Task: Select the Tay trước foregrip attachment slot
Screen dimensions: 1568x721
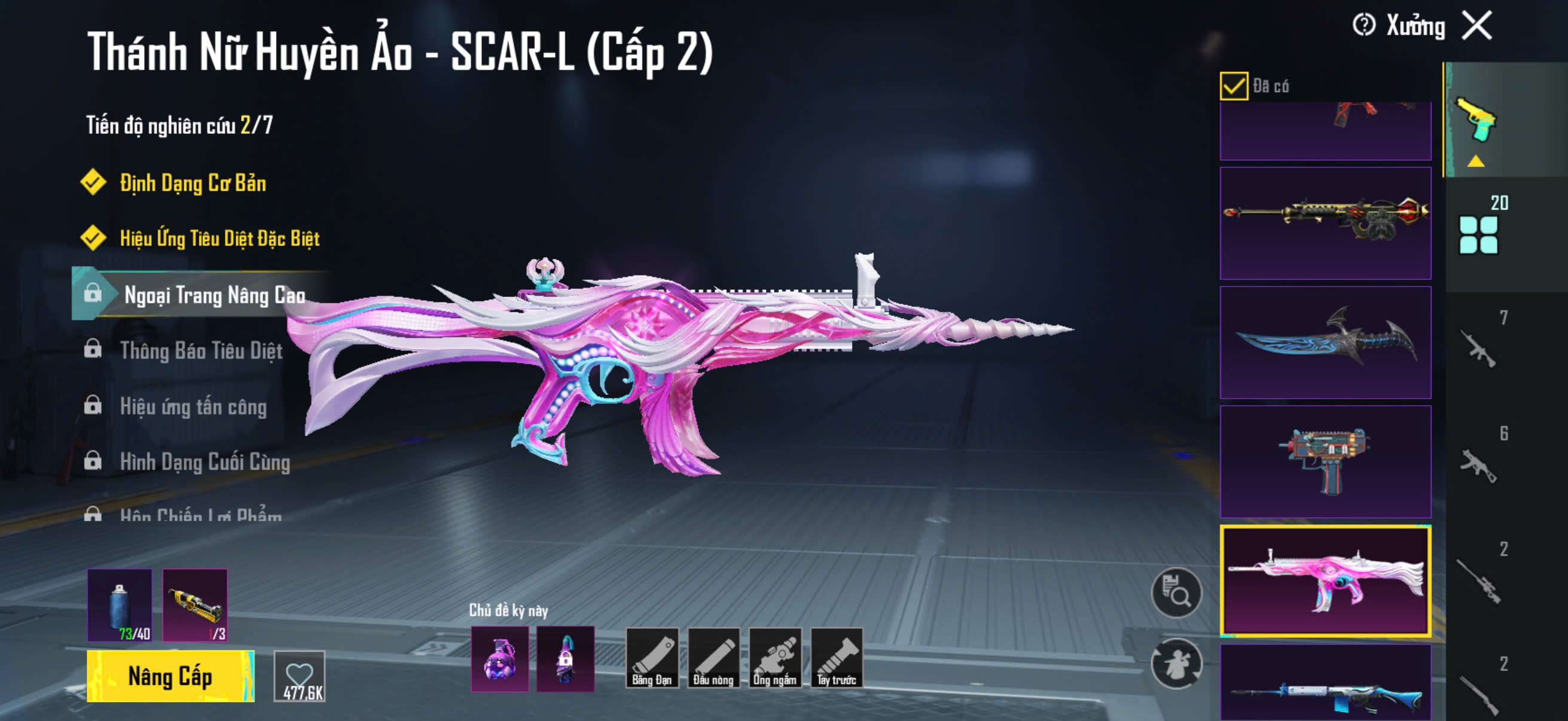Action: point(837,658)
